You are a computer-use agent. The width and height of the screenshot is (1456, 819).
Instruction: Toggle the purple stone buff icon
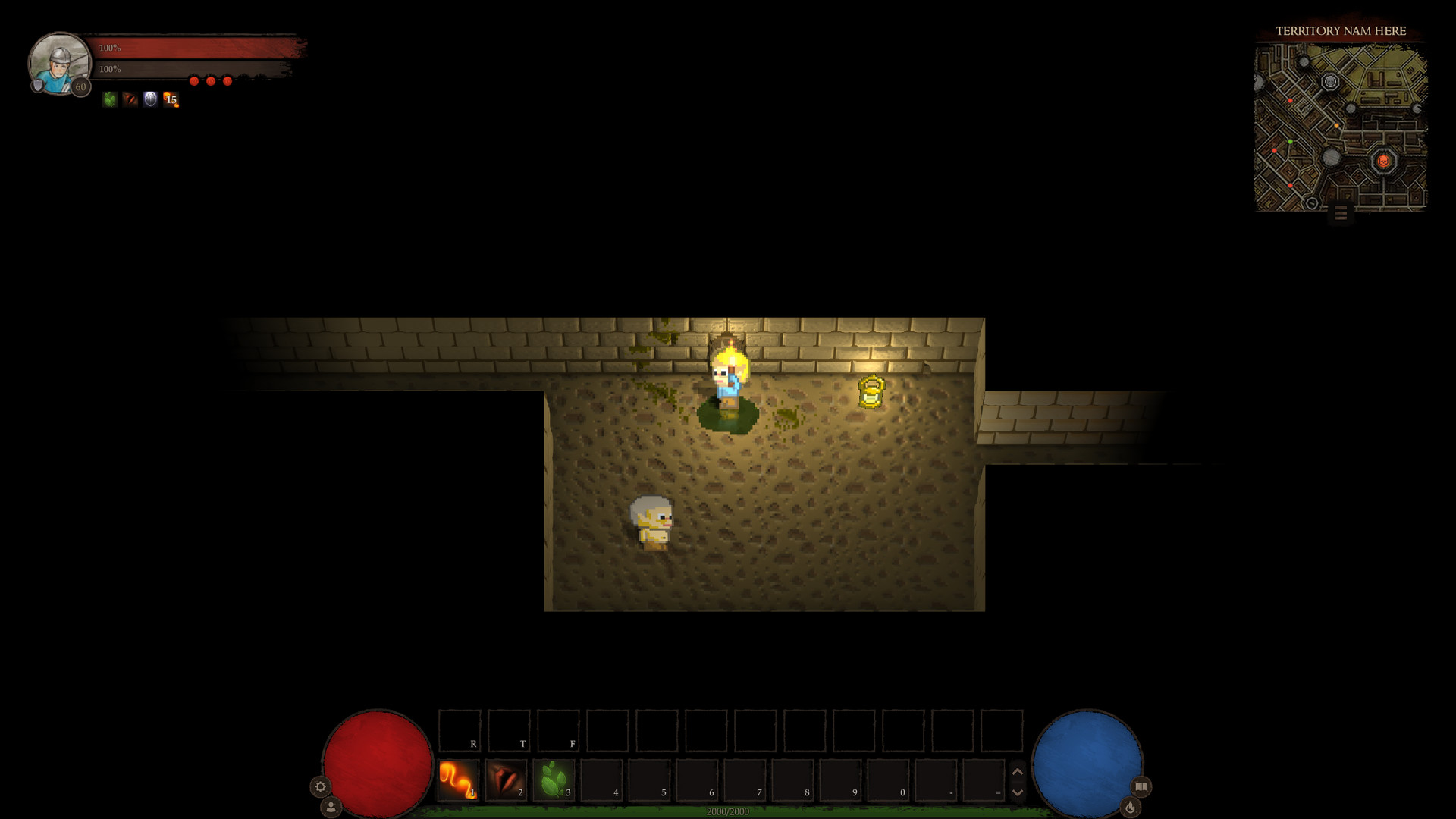(x=149, y=99)
